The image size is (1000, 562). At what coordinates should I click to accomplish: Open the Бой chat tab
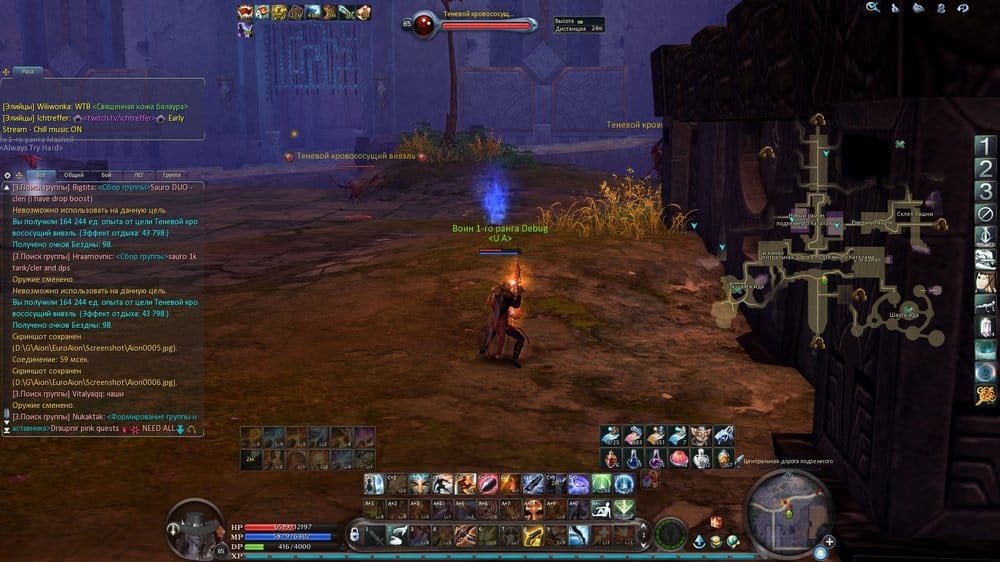pos(106,174)
